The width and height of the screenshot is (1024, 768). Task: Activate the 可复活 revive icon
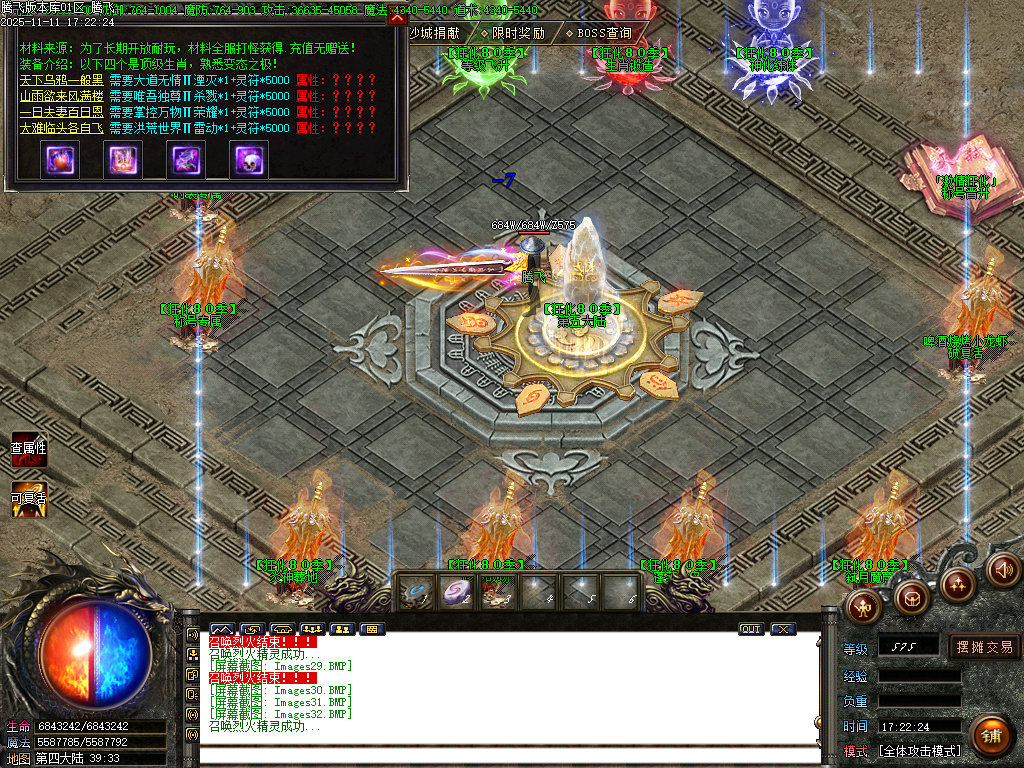(x=28, y=499)
